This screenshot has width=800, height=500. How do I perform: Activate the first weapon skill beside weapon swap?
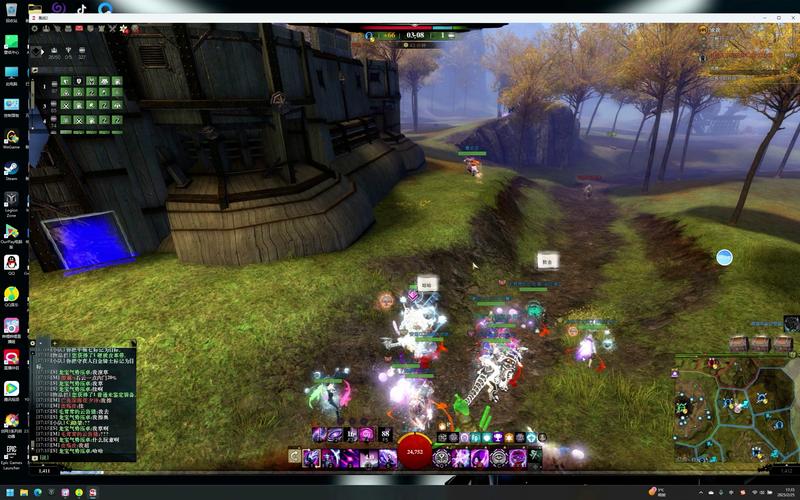click(x=313, y=457)
